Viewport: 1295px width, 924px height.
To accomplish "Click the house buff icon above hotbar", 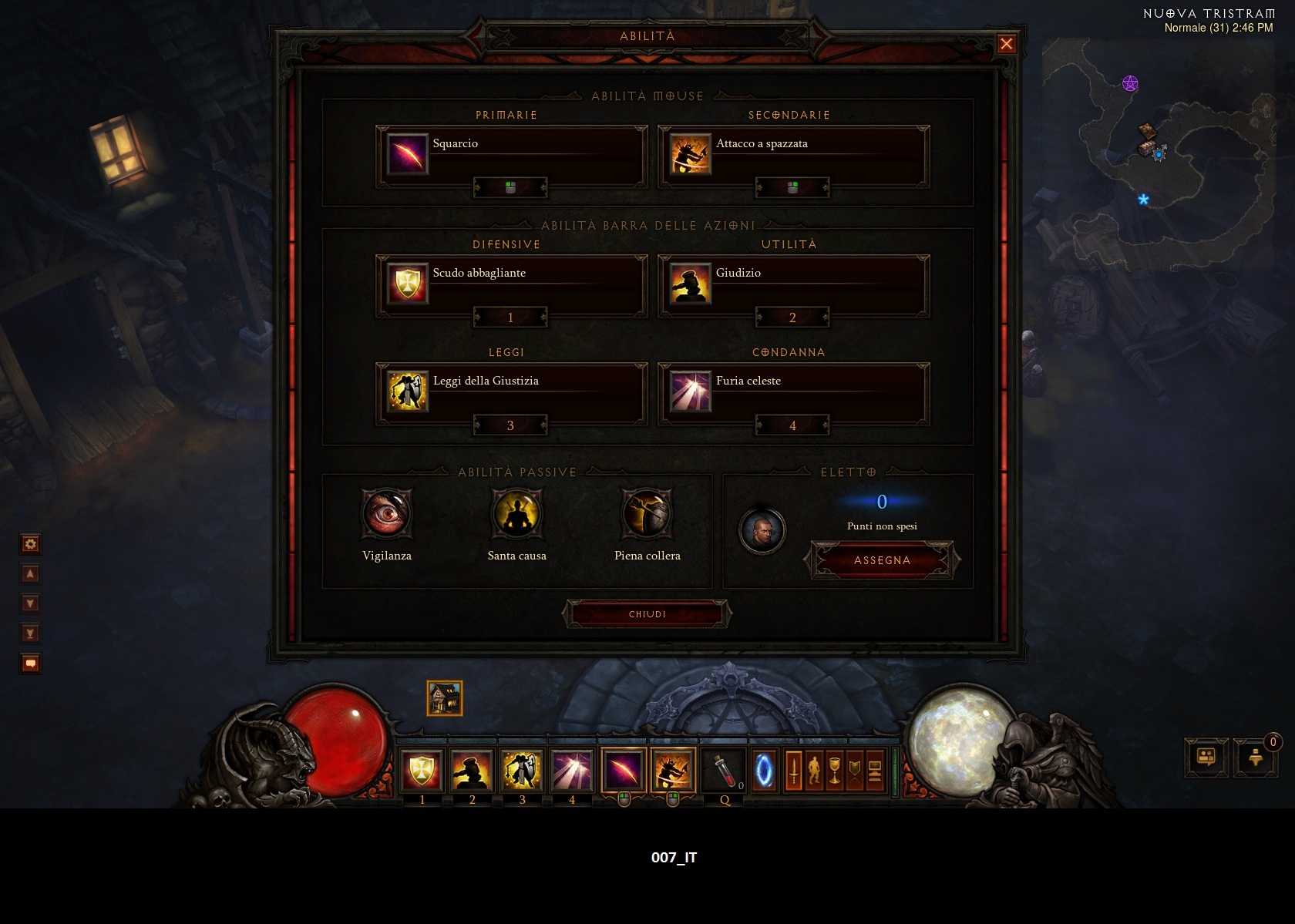I will 445,698.
